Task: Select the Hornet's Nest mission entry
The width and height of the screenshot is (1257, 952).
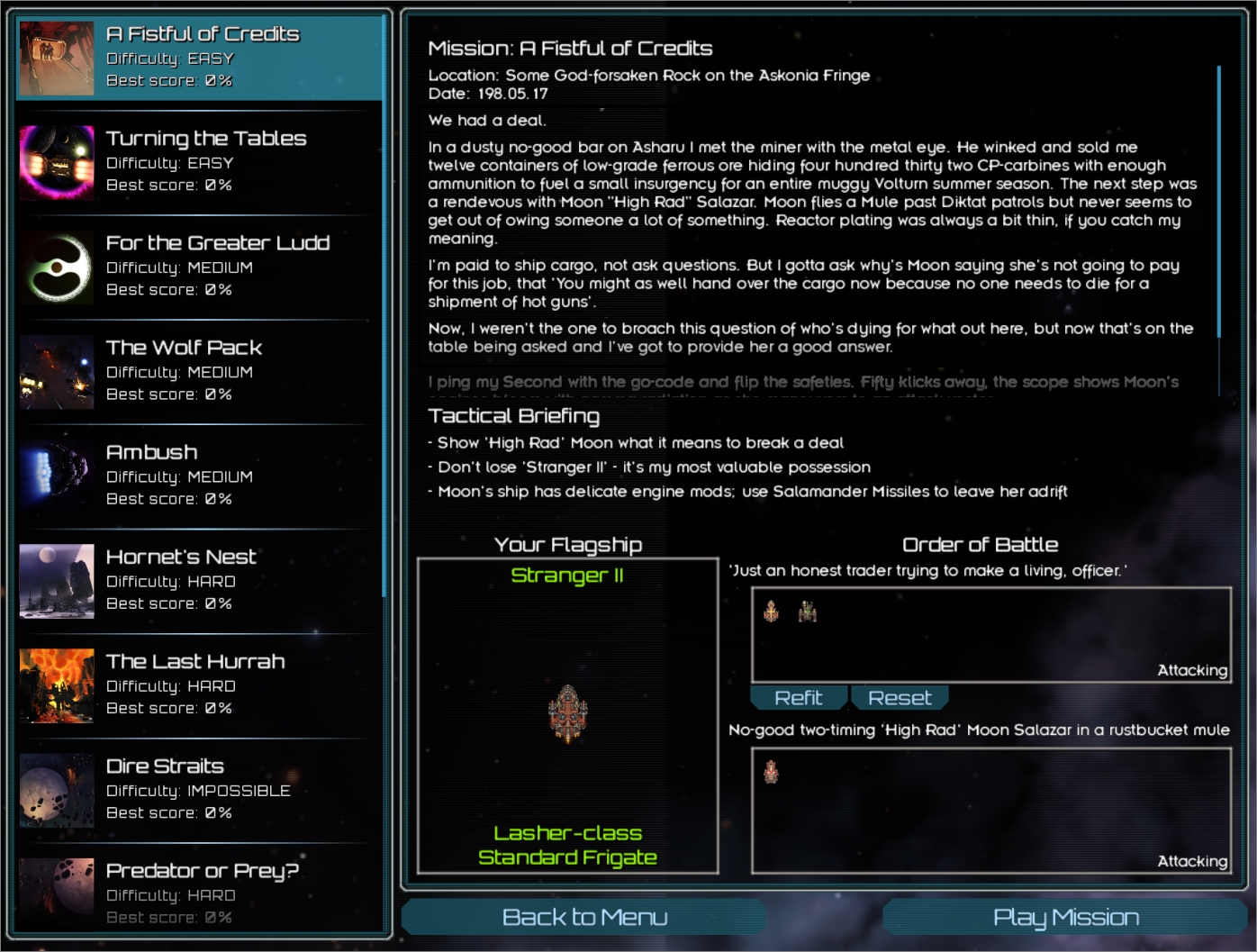Action: (x=198, y=581)
